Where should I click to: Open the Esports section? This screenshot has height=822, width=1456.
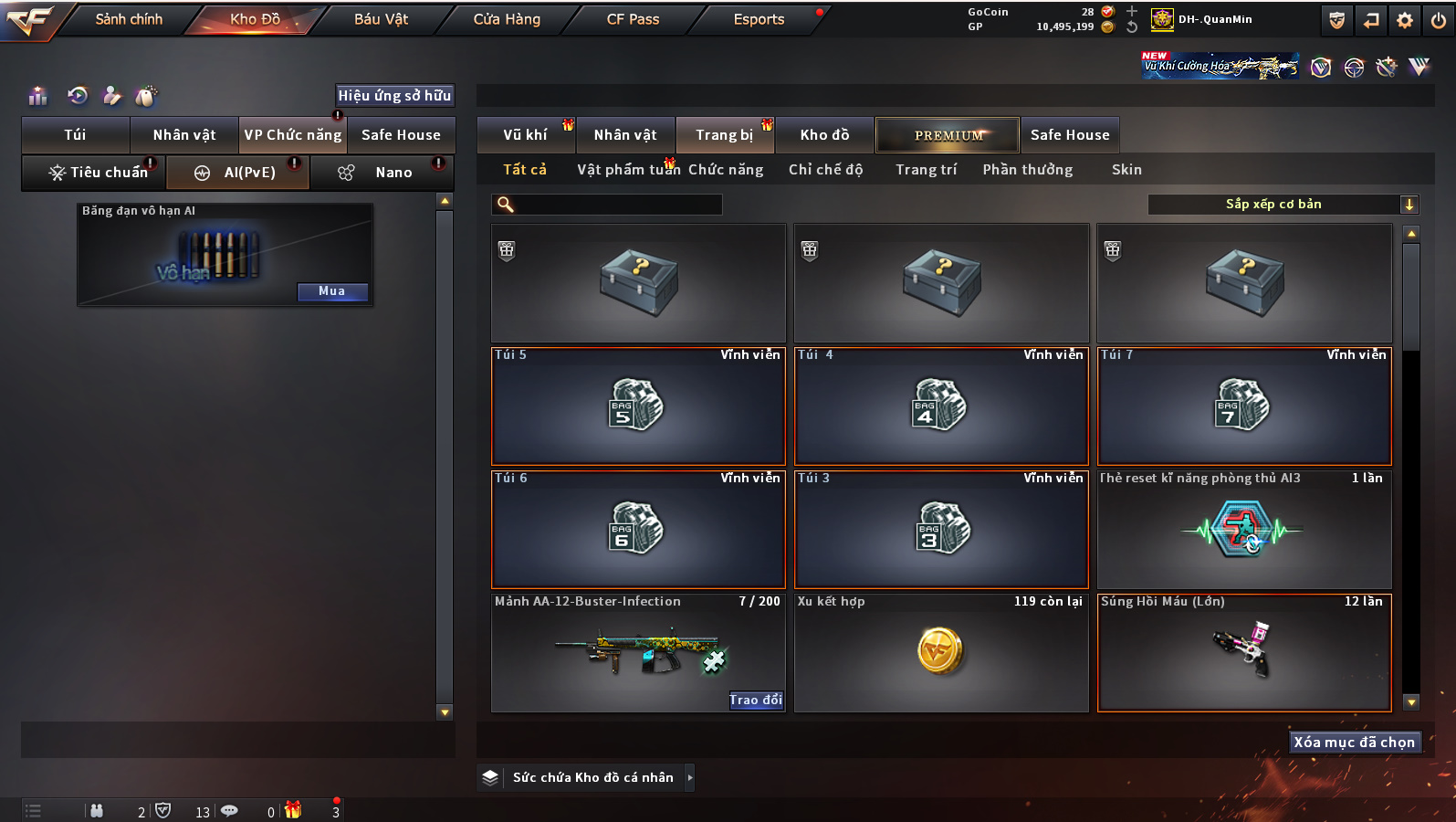pos(759,19)
